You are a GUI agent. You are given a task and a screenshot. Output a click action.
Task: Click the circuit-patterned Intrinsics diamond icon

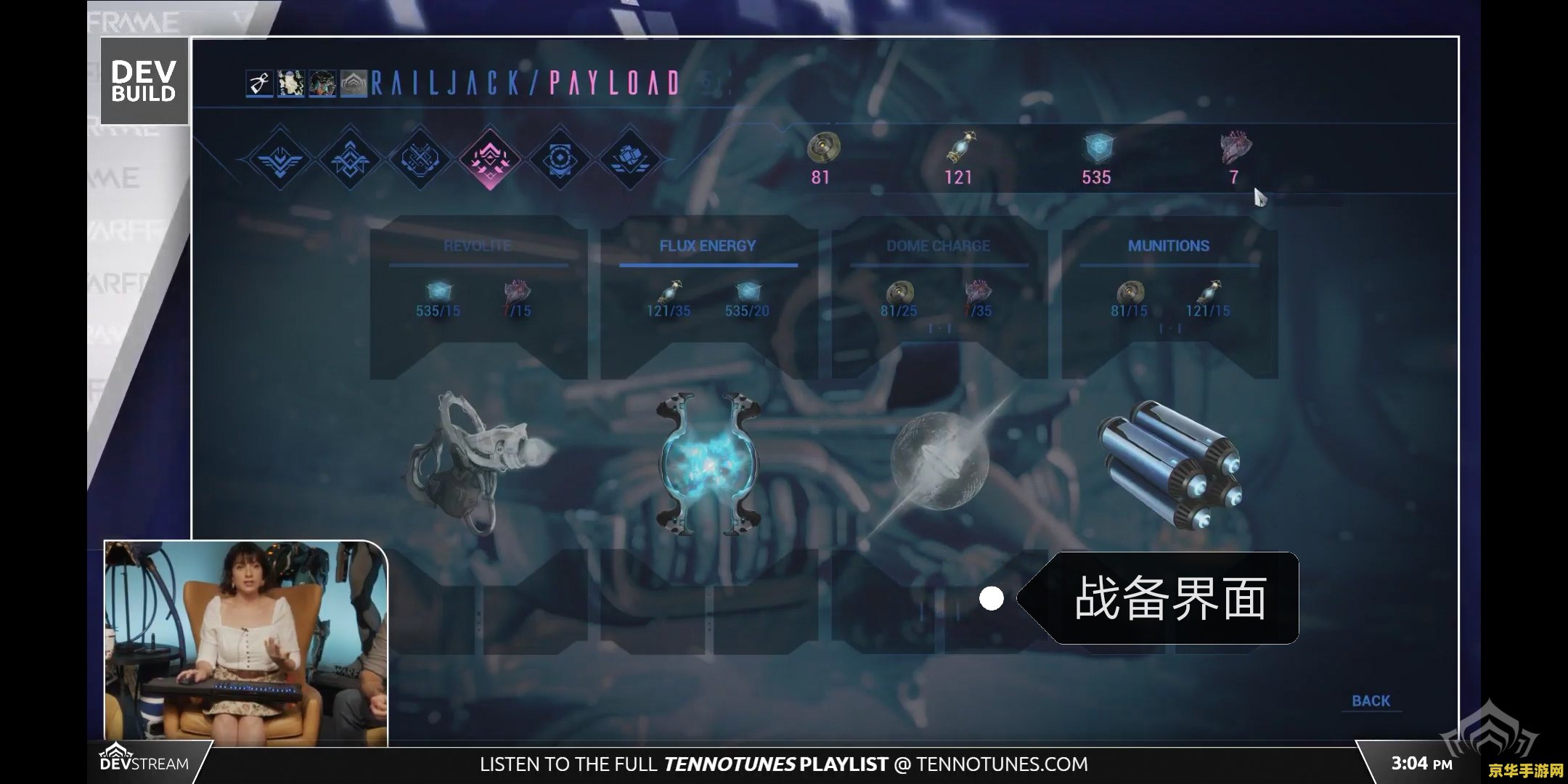421,156
